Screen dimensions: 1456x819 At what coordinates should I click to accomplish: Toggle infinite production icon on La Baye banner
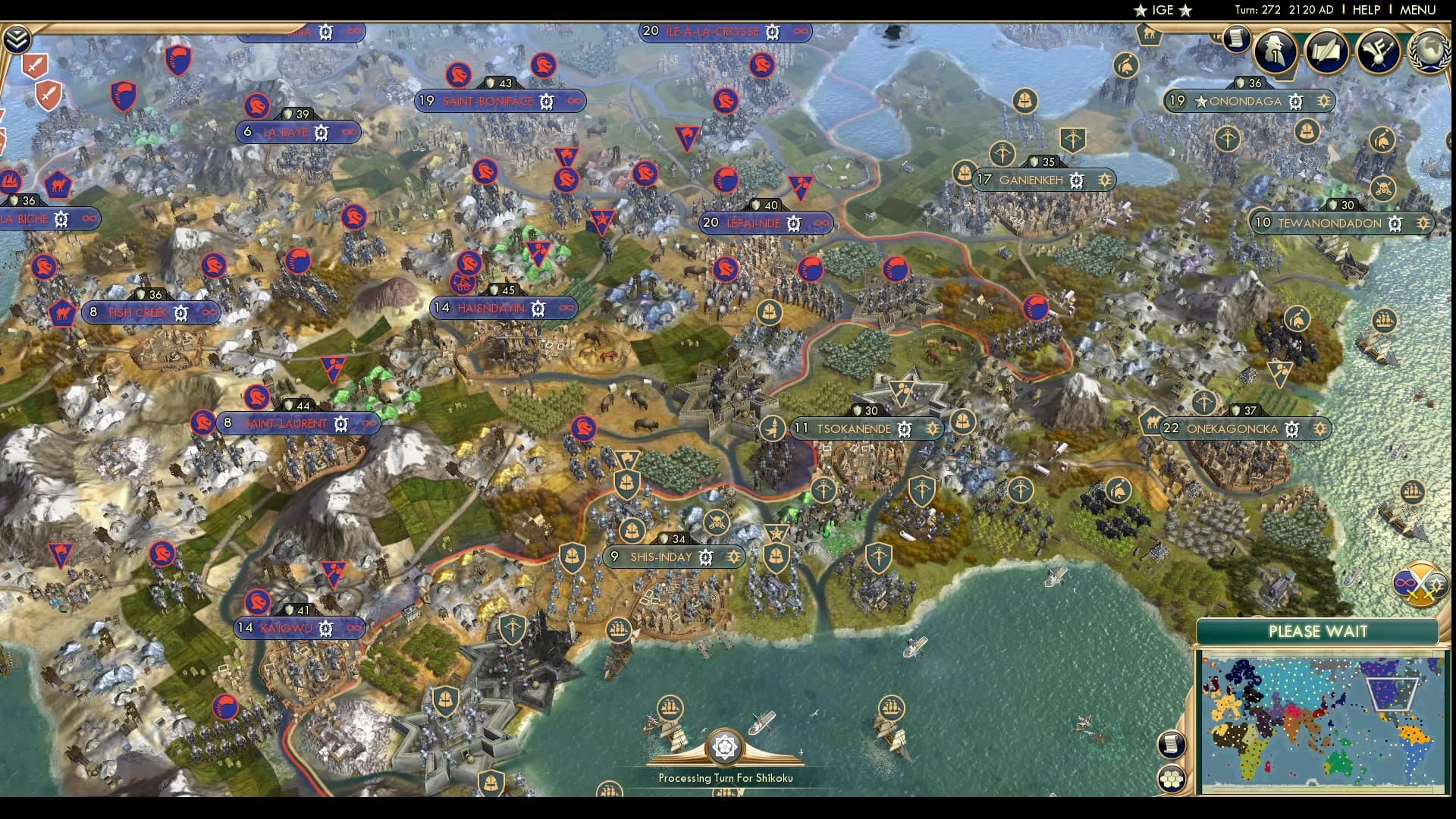[350, 132]
